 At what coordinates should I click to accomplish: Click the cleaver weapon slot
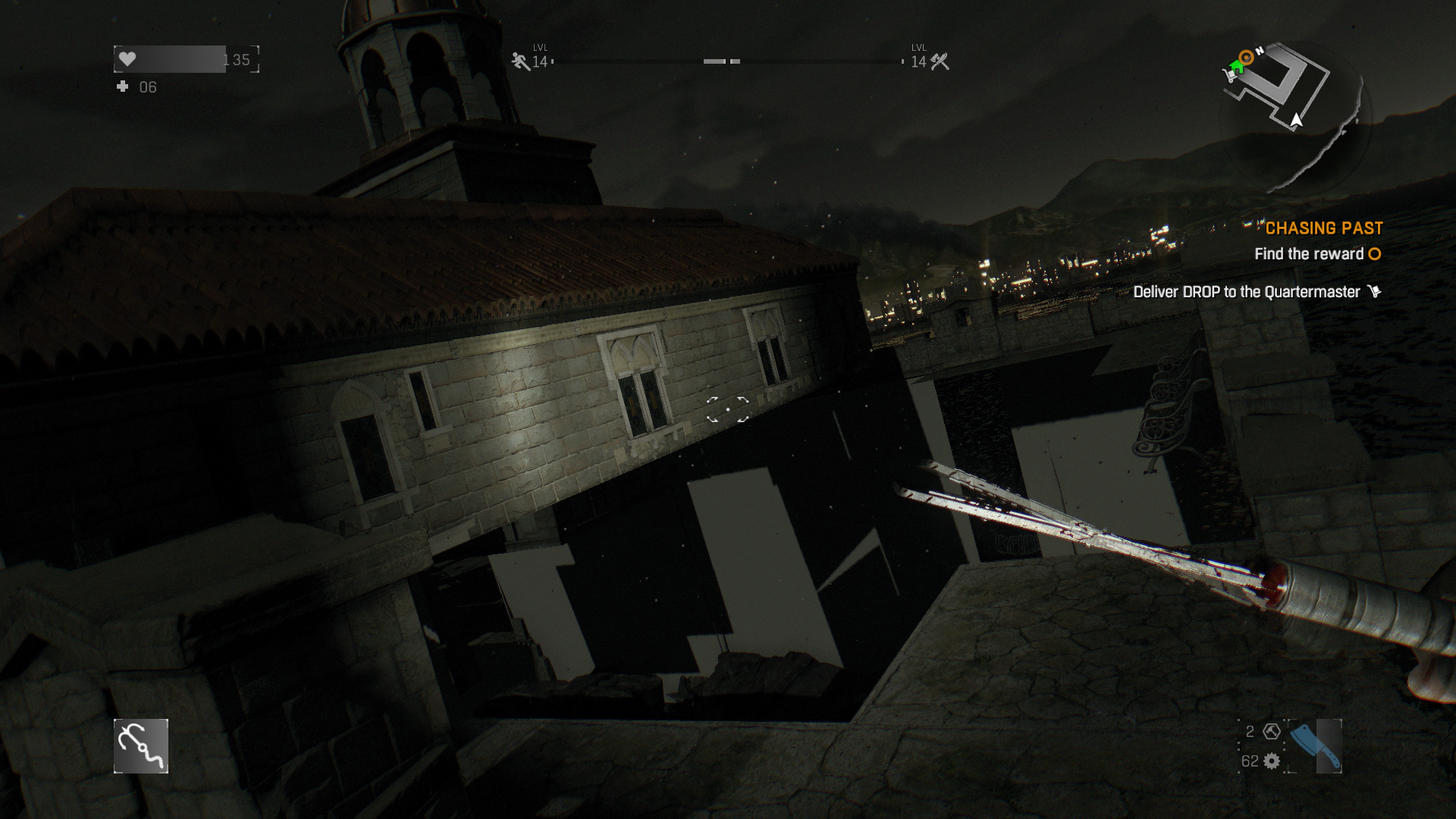(x=1315, y=746)
